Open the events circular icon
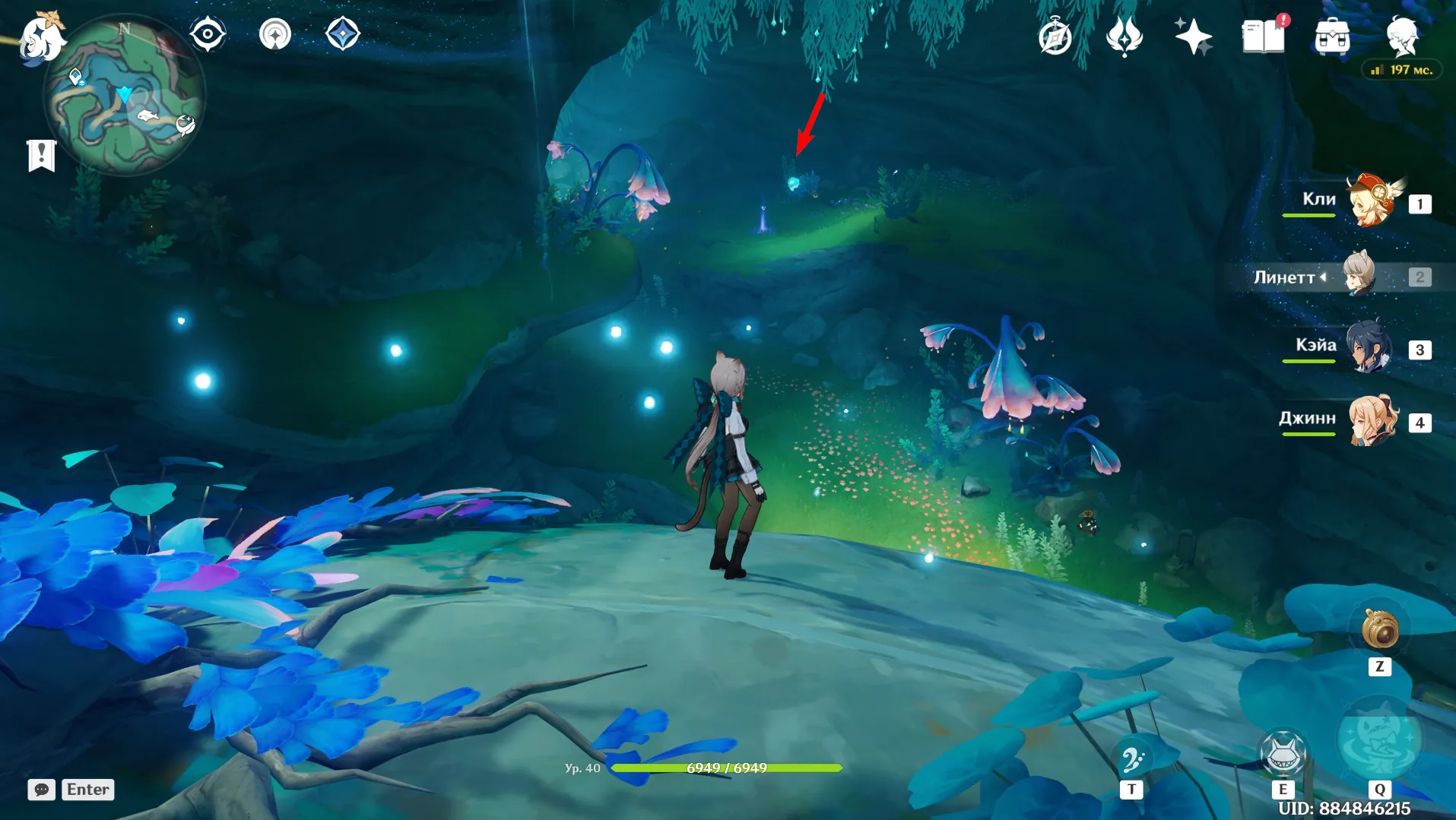This screenshot has width=1456, height=820. click(274, 35)
